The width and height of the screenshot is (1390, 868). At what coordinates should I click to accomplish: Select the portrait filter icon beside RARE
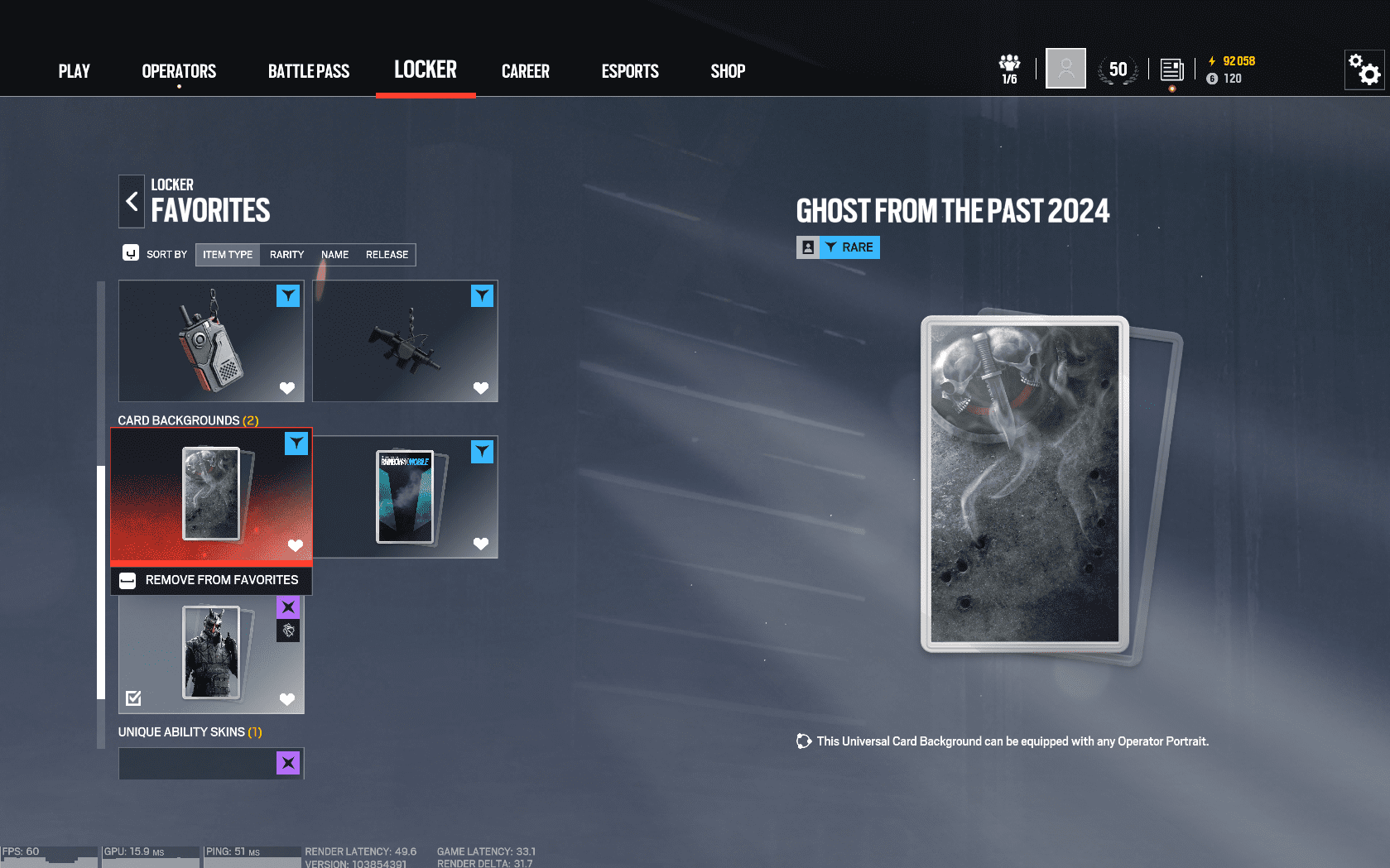tap(806, 247)
